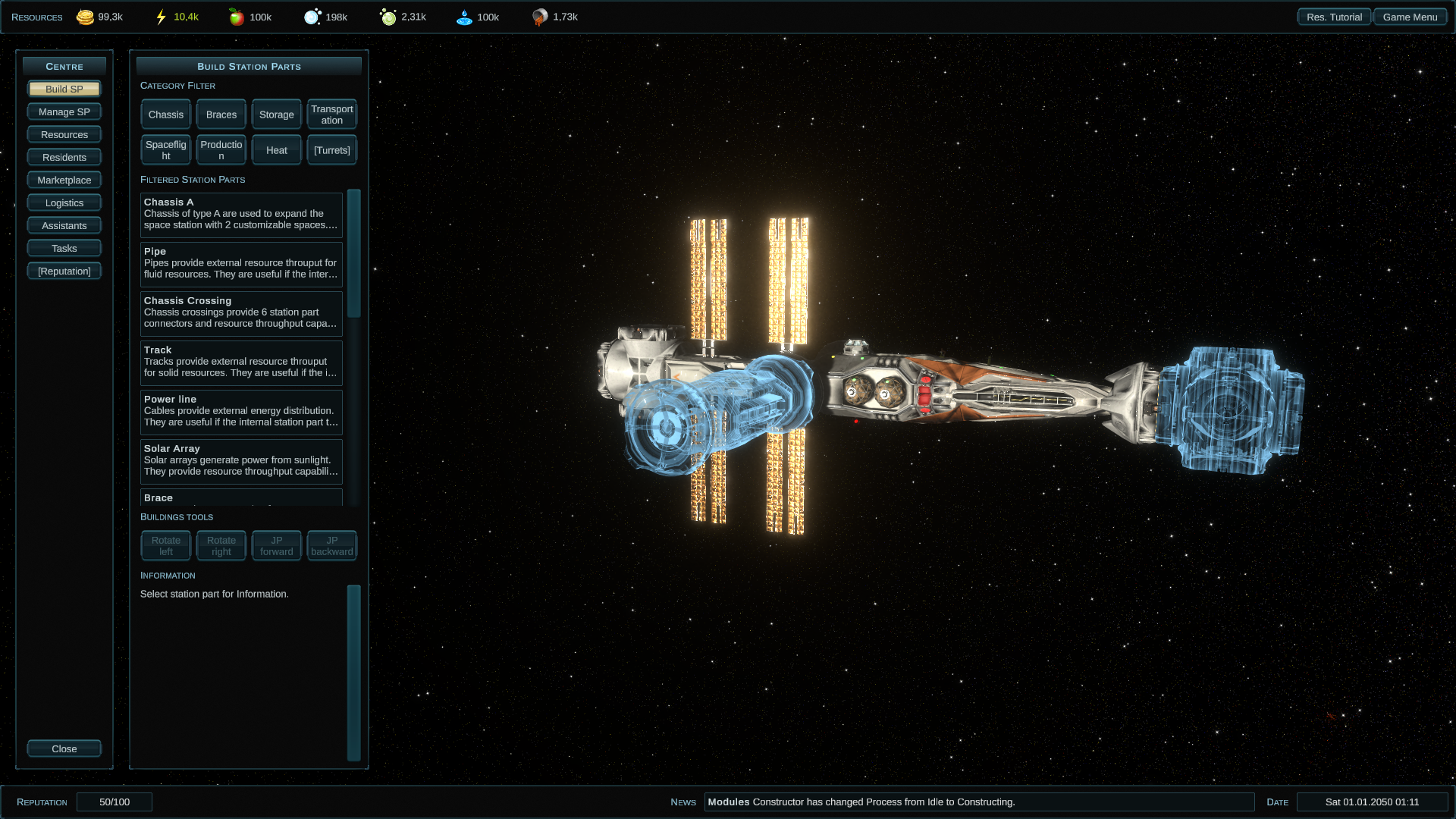
Task: Select the Chassis A station part
Action: coord(241,215)
